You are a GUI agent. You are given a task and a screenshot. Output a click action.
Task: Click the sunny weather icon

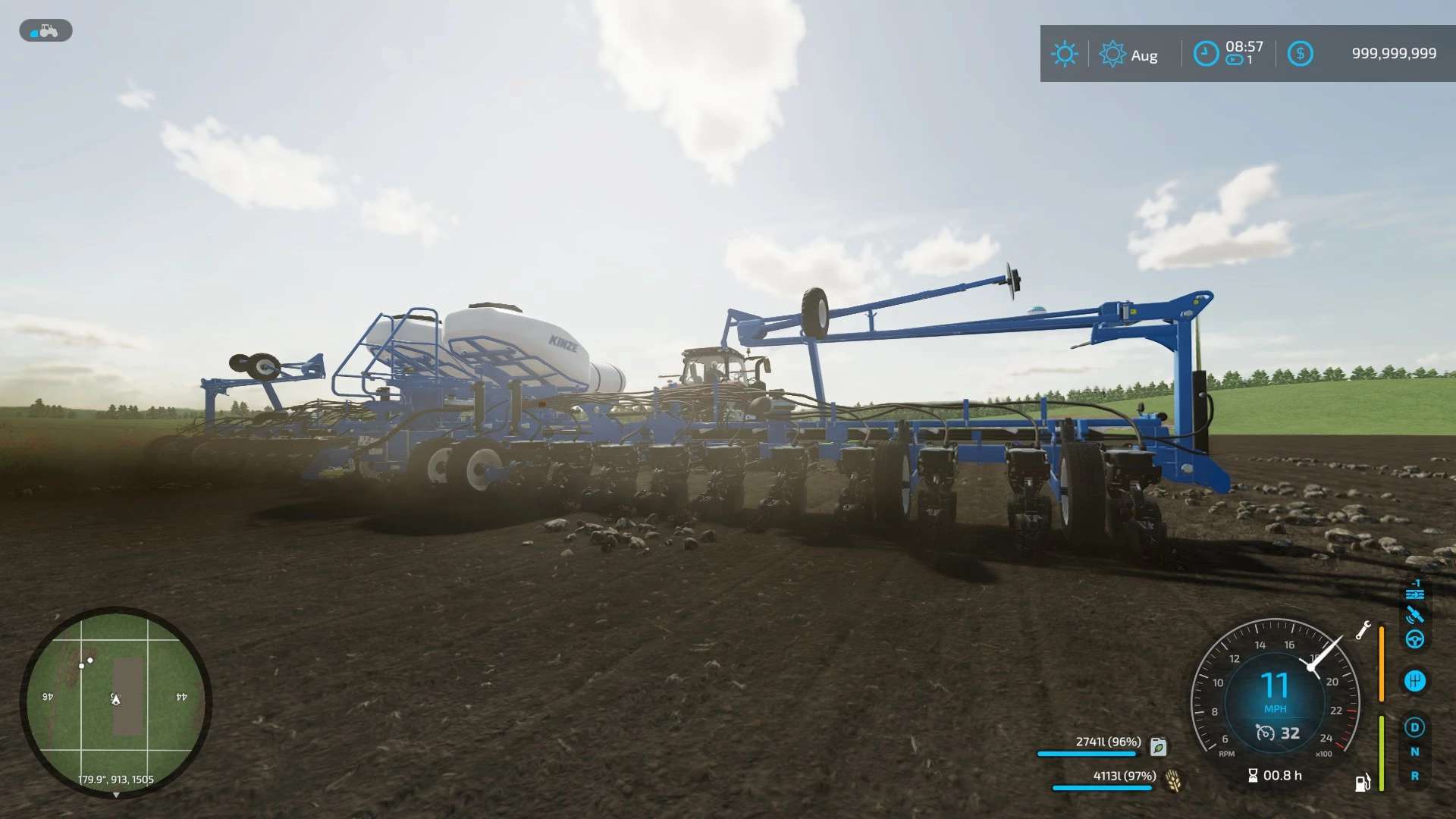(x=1064, y=54)
